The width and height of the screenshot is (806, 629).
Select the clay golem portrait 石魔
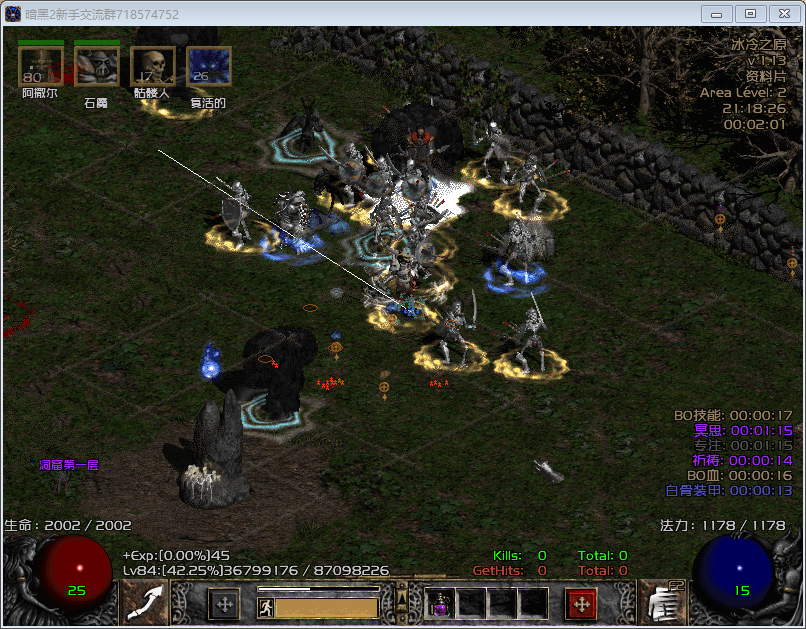point(96,67)
